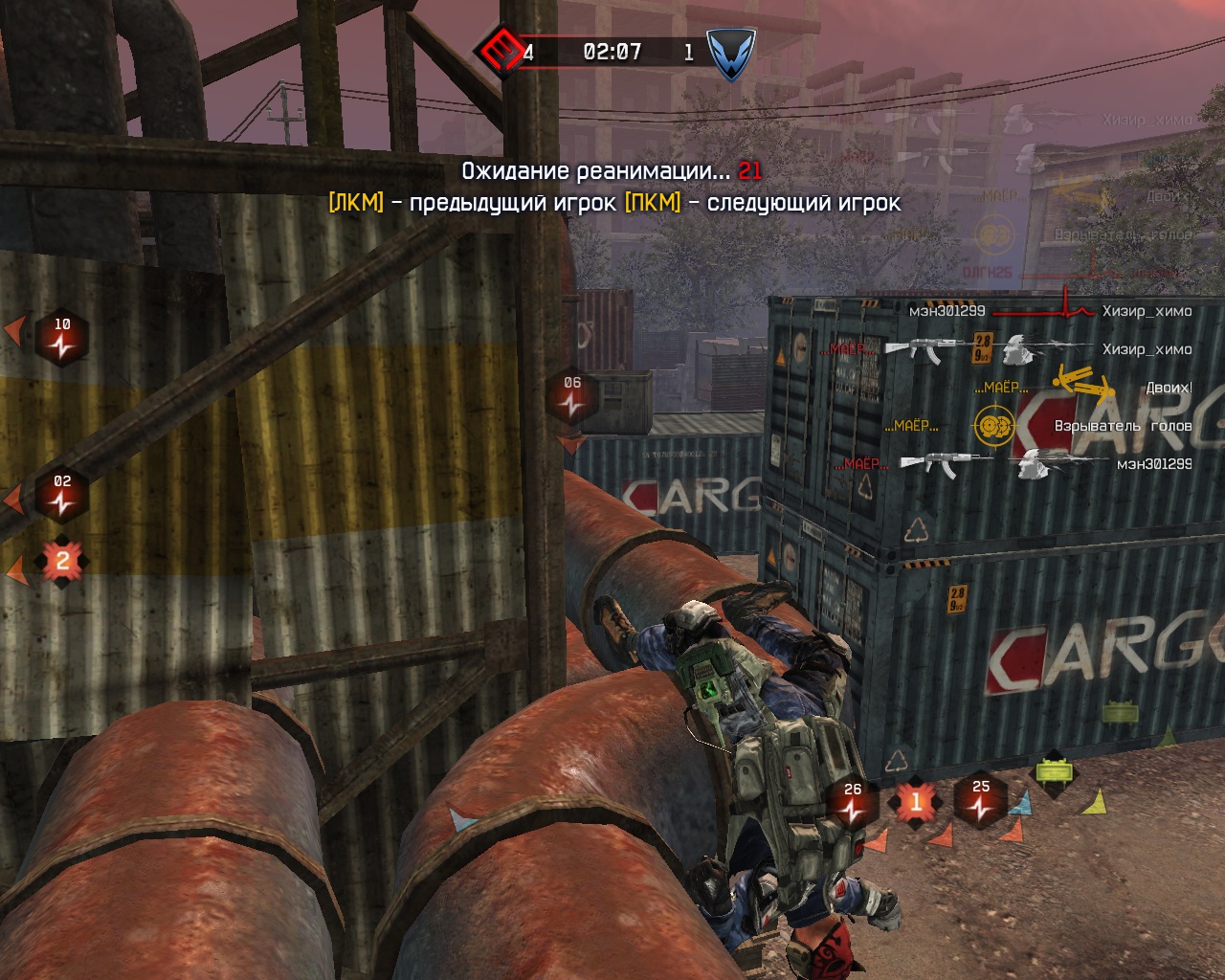Viewport: 1225px width, 980px height.
Task: Click the green ammo box marker
Action: pyautogui.click(x=1051, y=771)
